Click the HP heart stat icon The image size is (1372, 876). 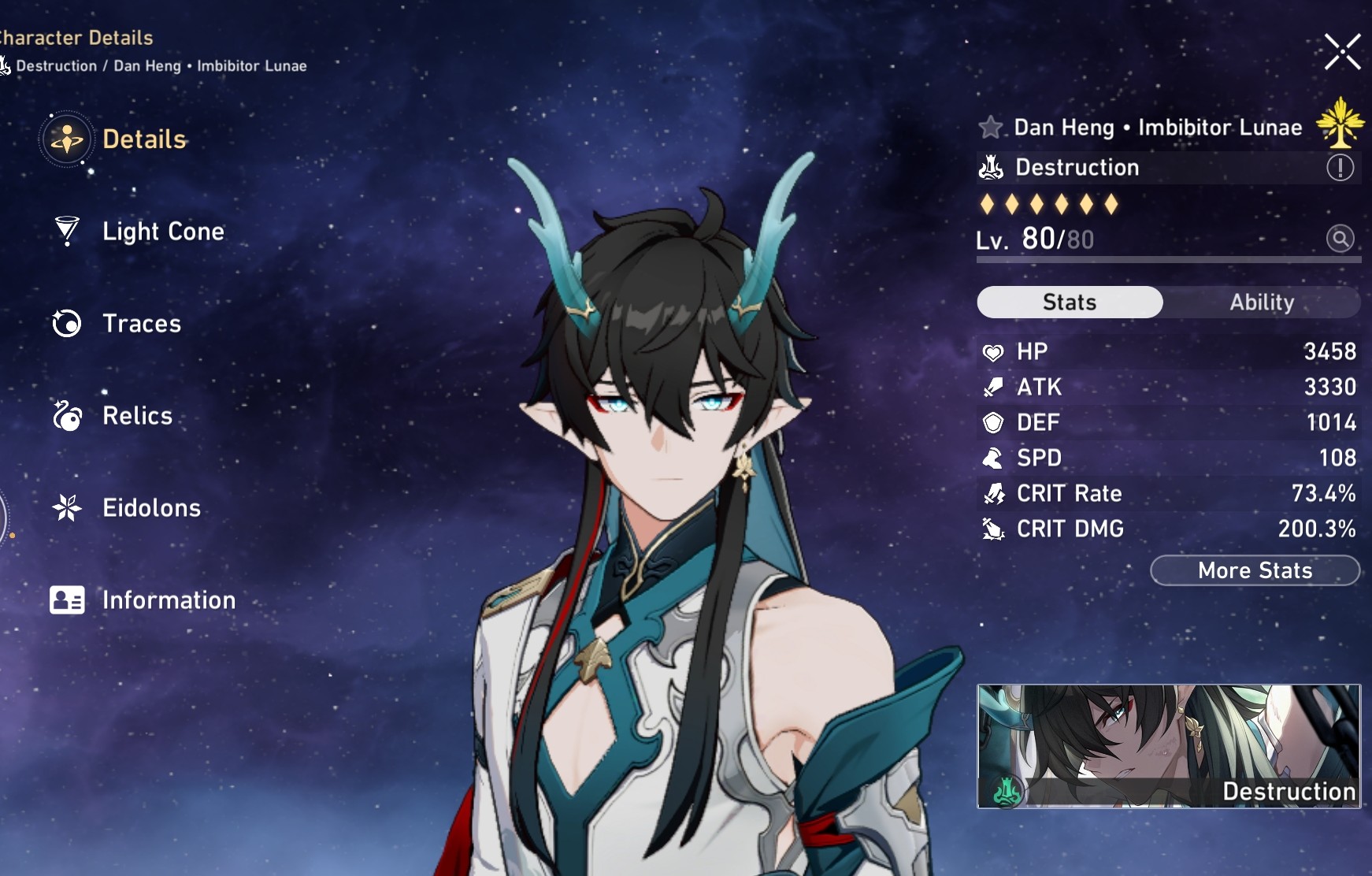(994, 352)
